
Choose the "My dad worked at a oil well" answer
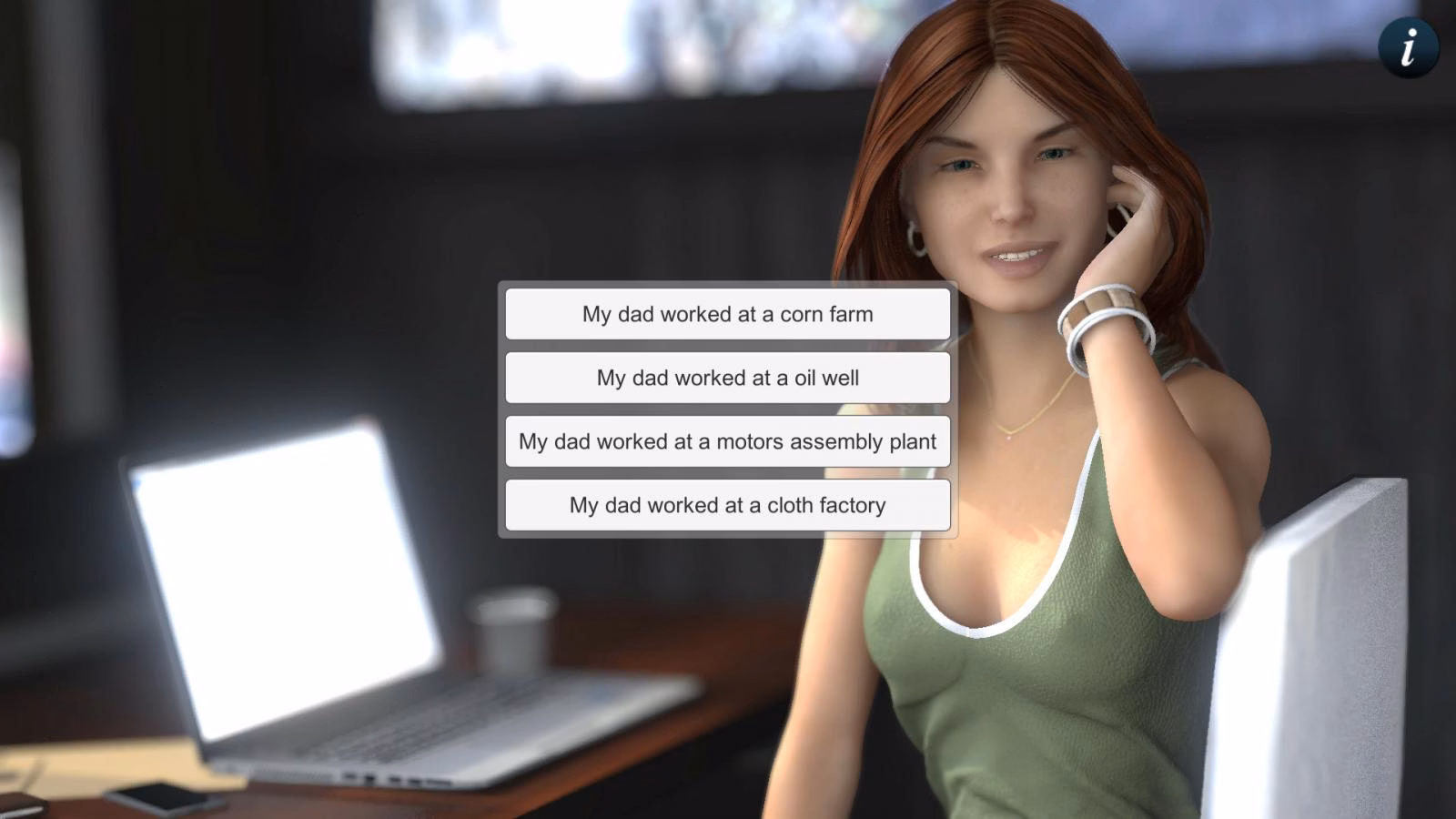click(727, 377)
